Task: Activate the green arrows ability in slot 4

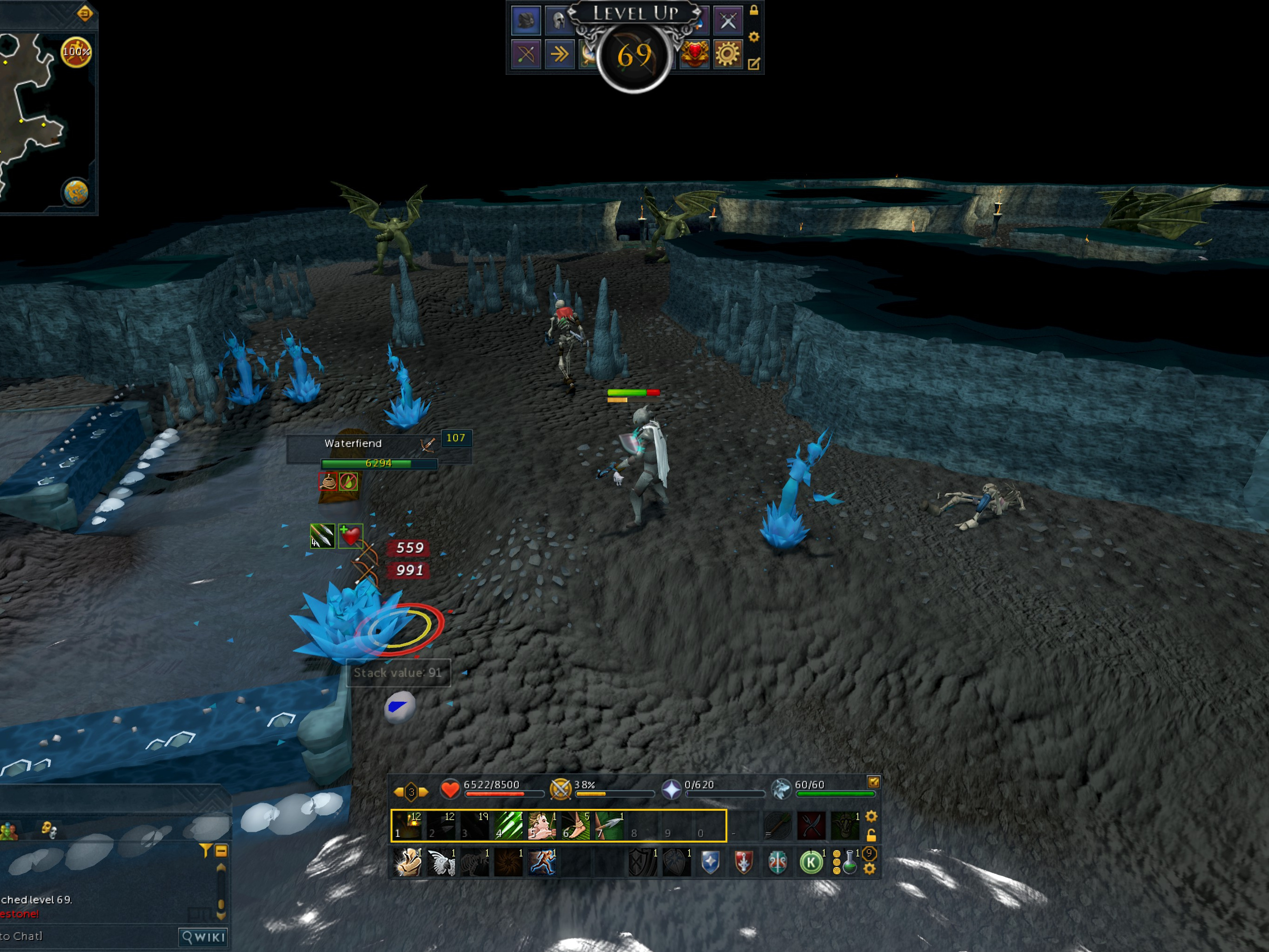Action: click(x=508, y=826)
